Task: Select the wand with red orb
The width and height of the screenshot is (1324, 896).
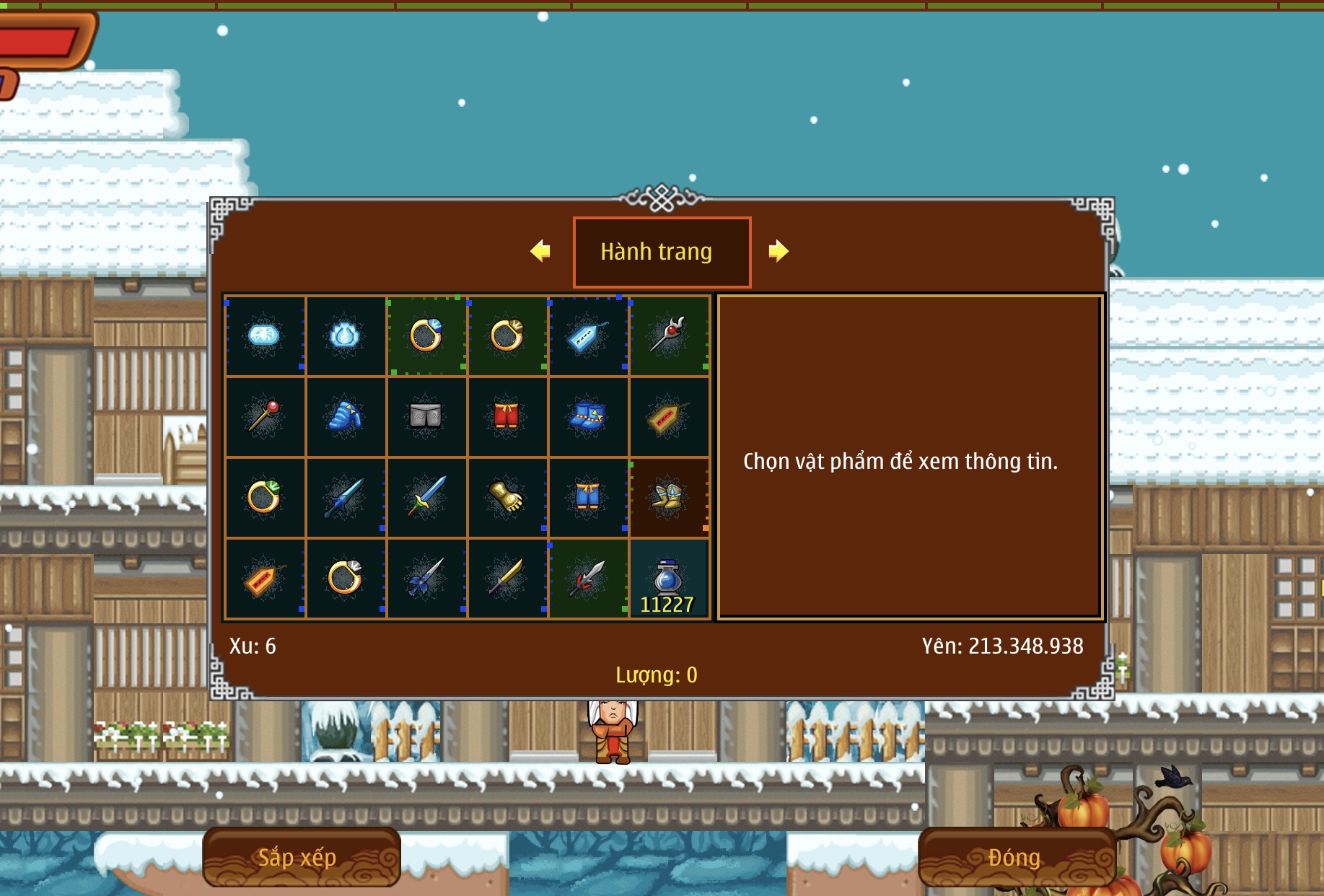Action: [264, 416]
